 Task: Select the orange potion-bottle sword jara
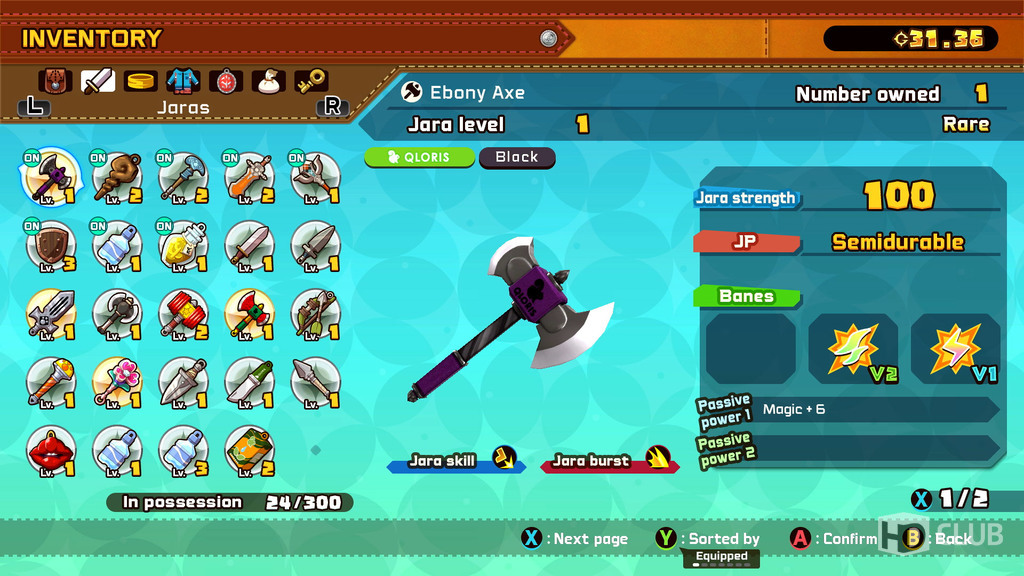coord(250,178)
